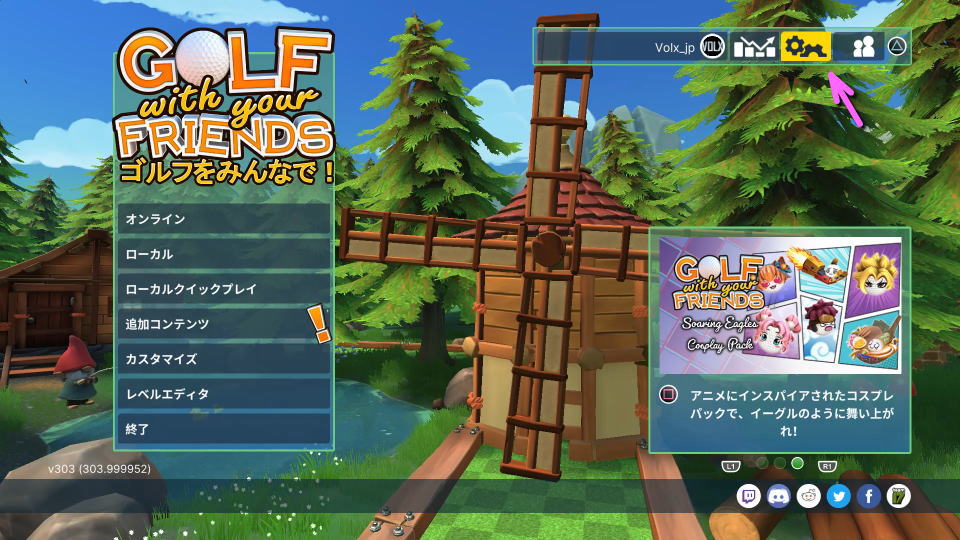The image size is (960, 540).
Task: Open 追加コンテンツ (Additional Content)
Action: (223, 324)
